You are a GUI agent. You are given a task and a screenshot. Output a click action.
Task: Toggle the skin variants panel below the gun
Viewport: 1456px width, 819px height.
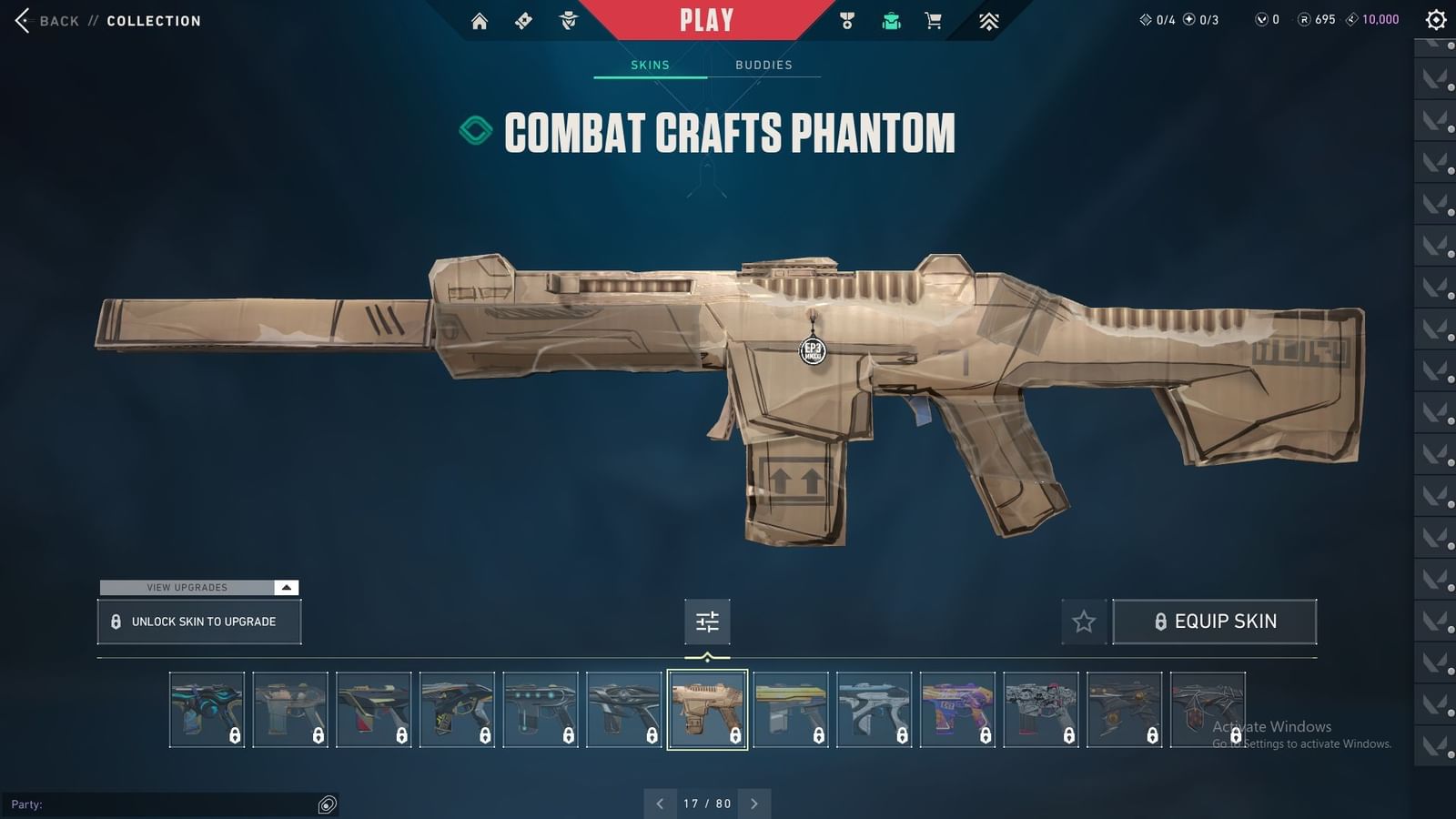tap(707, 622)
